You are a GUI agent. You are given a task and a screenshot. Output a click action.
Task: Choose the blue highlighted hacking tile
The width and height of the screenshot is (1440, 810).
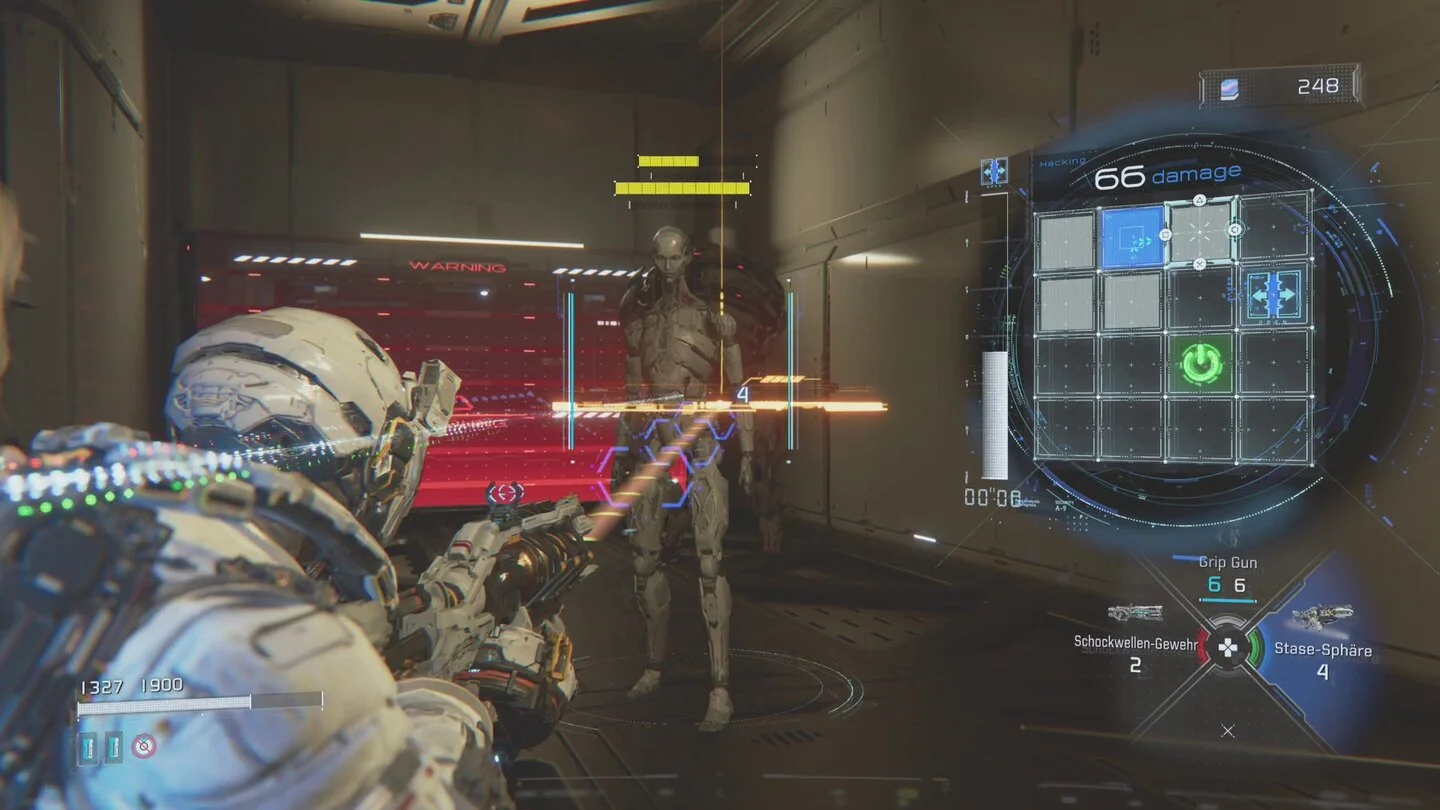1134,237
